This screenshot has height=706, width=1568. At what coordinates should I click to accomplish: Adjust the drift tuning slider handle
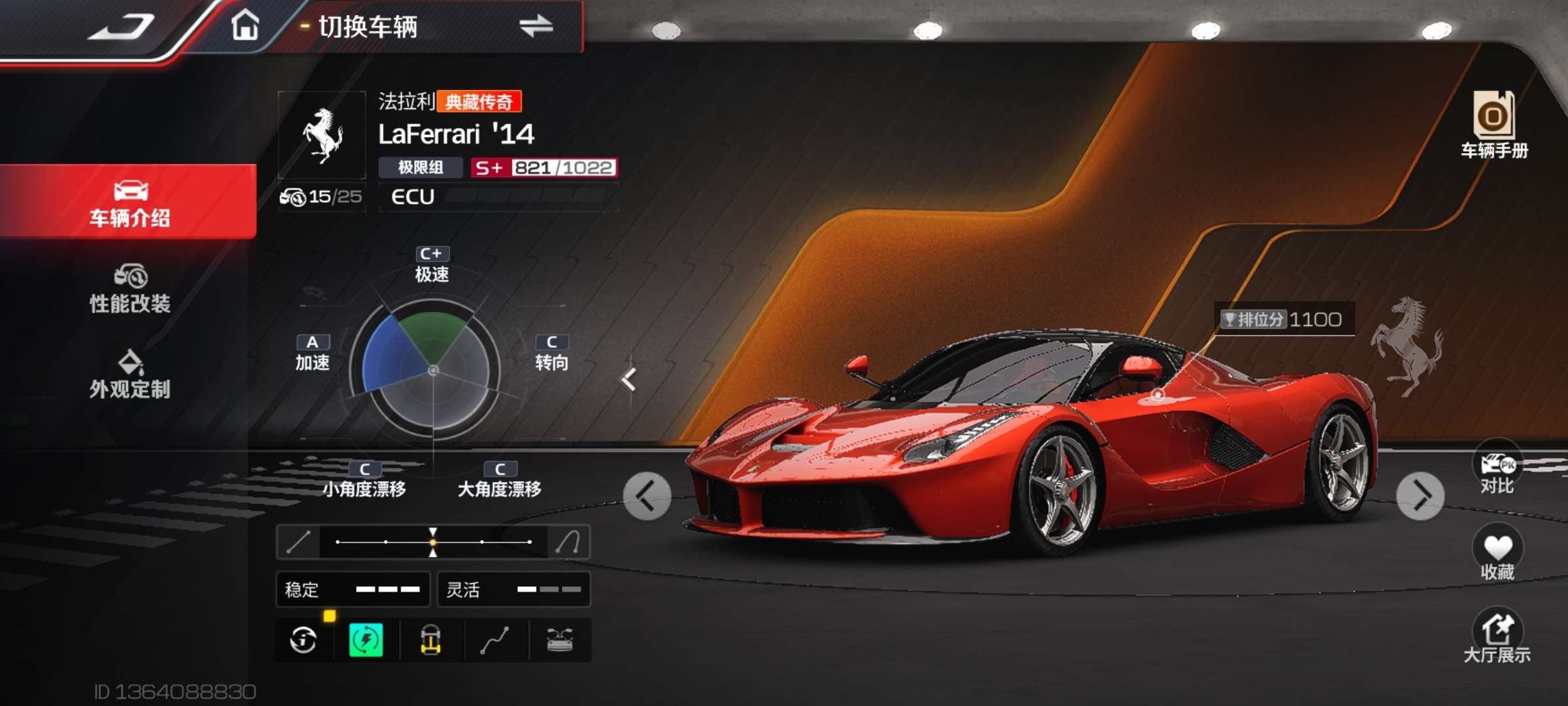click(433, 542)
